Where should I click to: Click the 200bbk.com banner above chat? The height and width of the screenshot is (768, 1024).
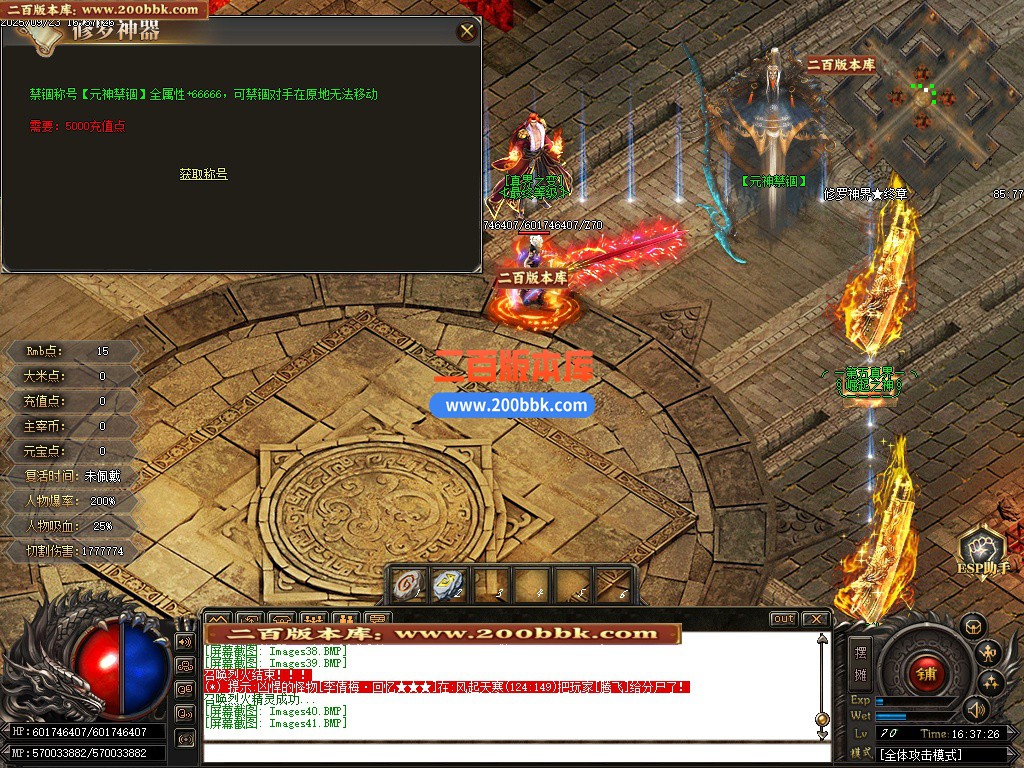click(443, 633)
